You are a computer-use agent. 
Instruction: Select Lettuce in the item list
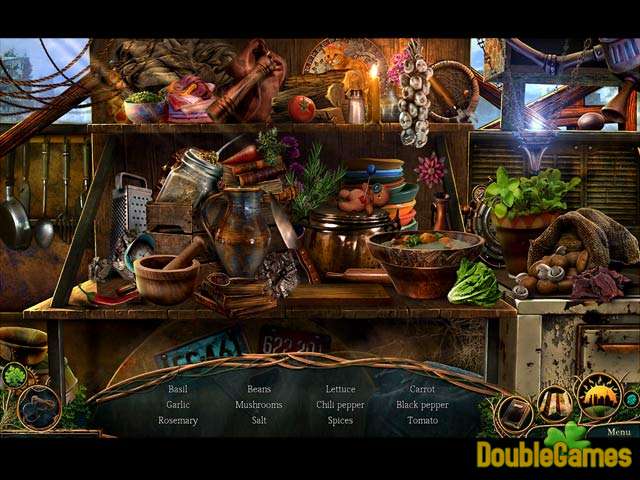click(340, 389)
